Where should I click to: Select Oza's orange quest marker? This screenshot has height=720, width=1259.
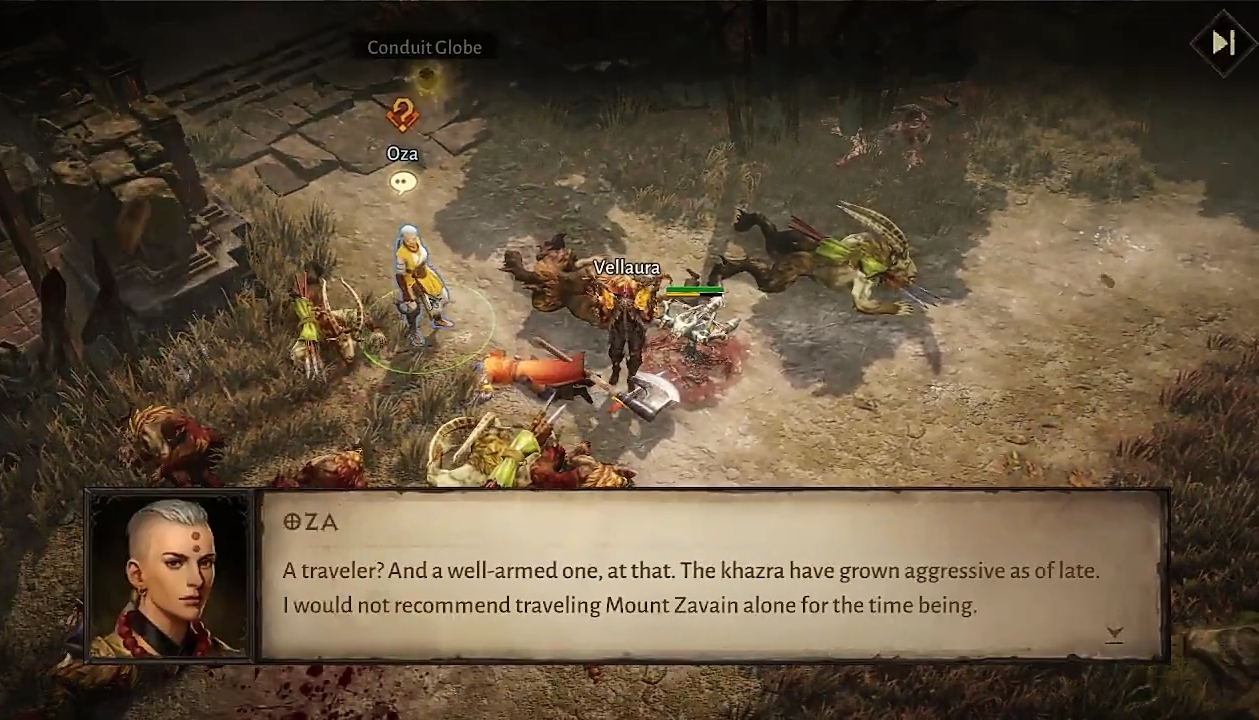point(402,115)
